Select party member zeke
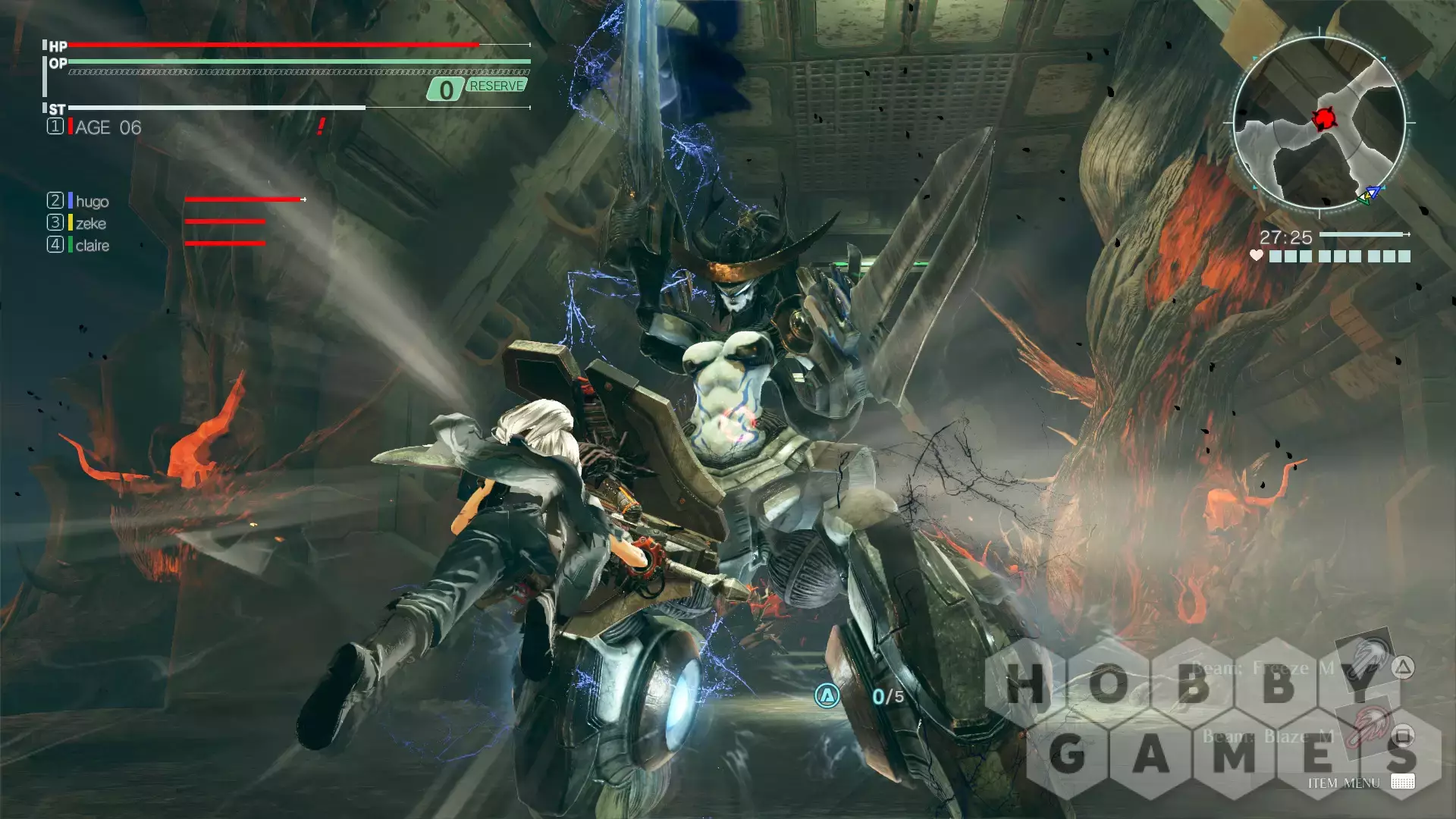Screen dimensions: 1456x819 tap(90, 223)
